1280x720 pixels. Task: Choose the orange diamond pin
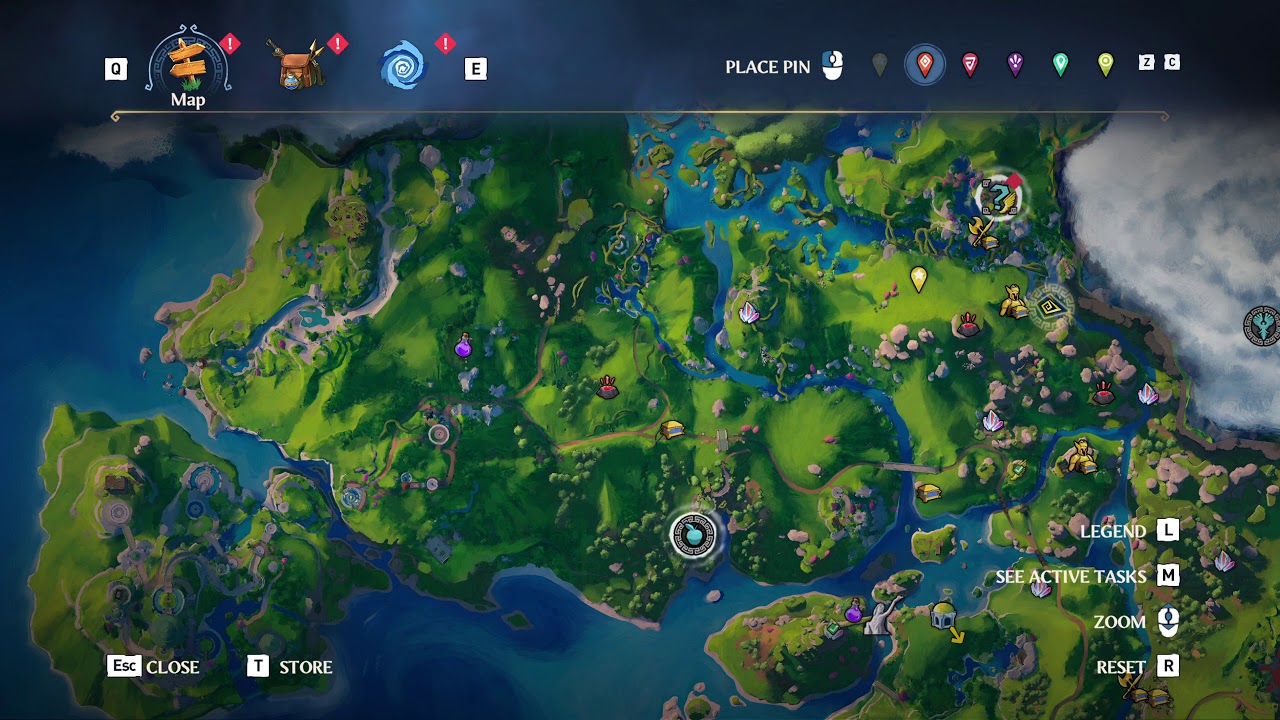coord(925,66)
